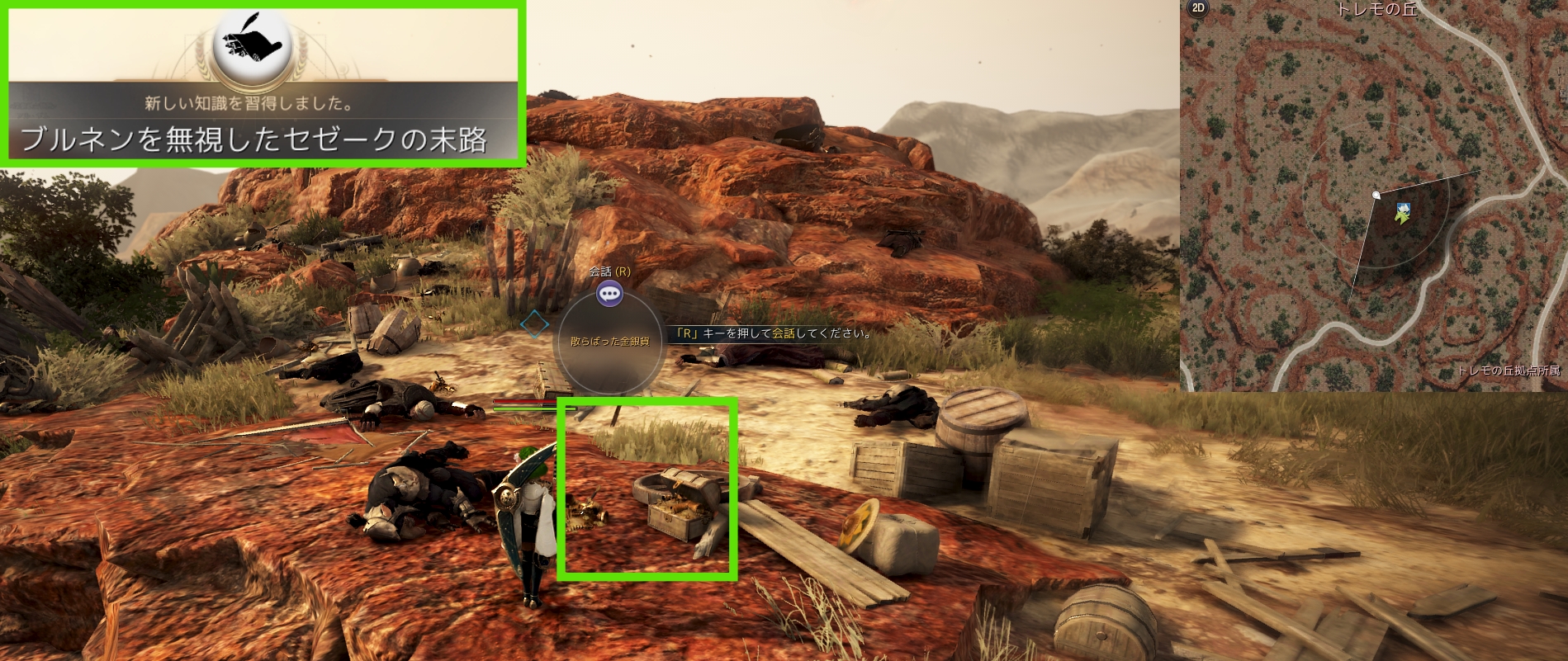The height and width of the screenshot is (661, 1568).
Task: Toggle the 2D view button on the minimap
Action: pyautogui.click(x=1197, y=8)
